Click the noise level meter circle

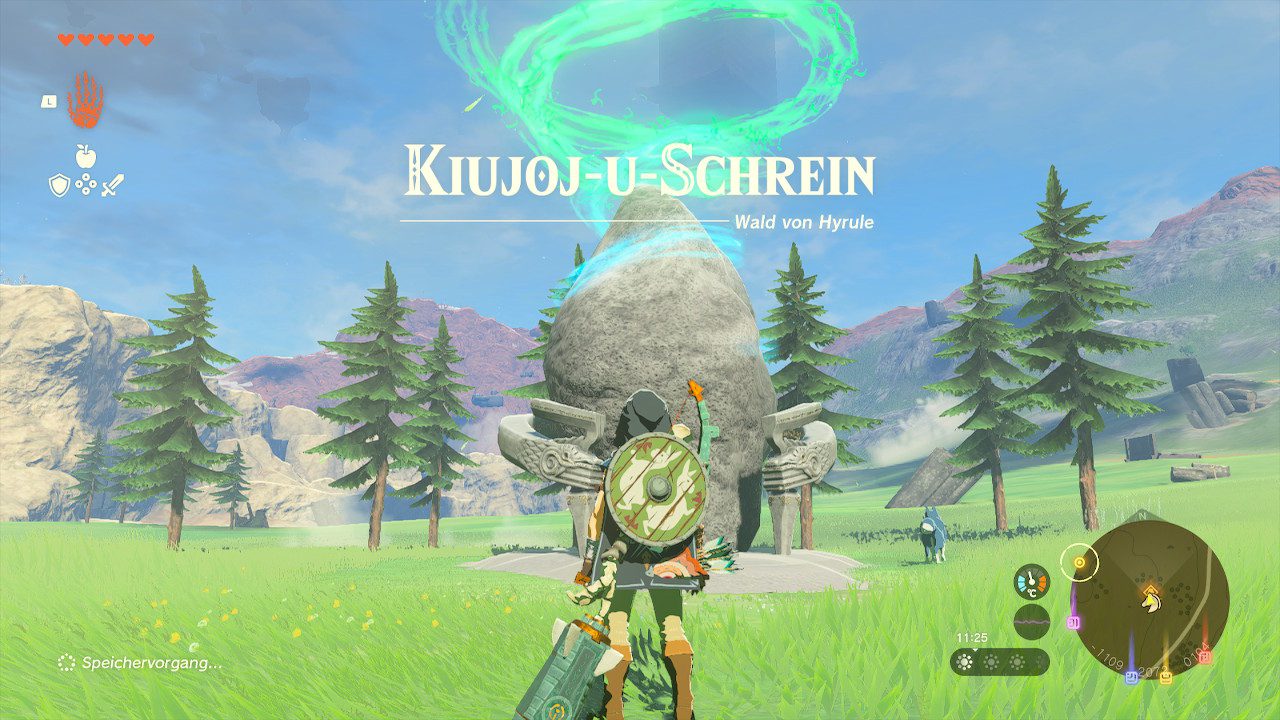pos(1032,622)
